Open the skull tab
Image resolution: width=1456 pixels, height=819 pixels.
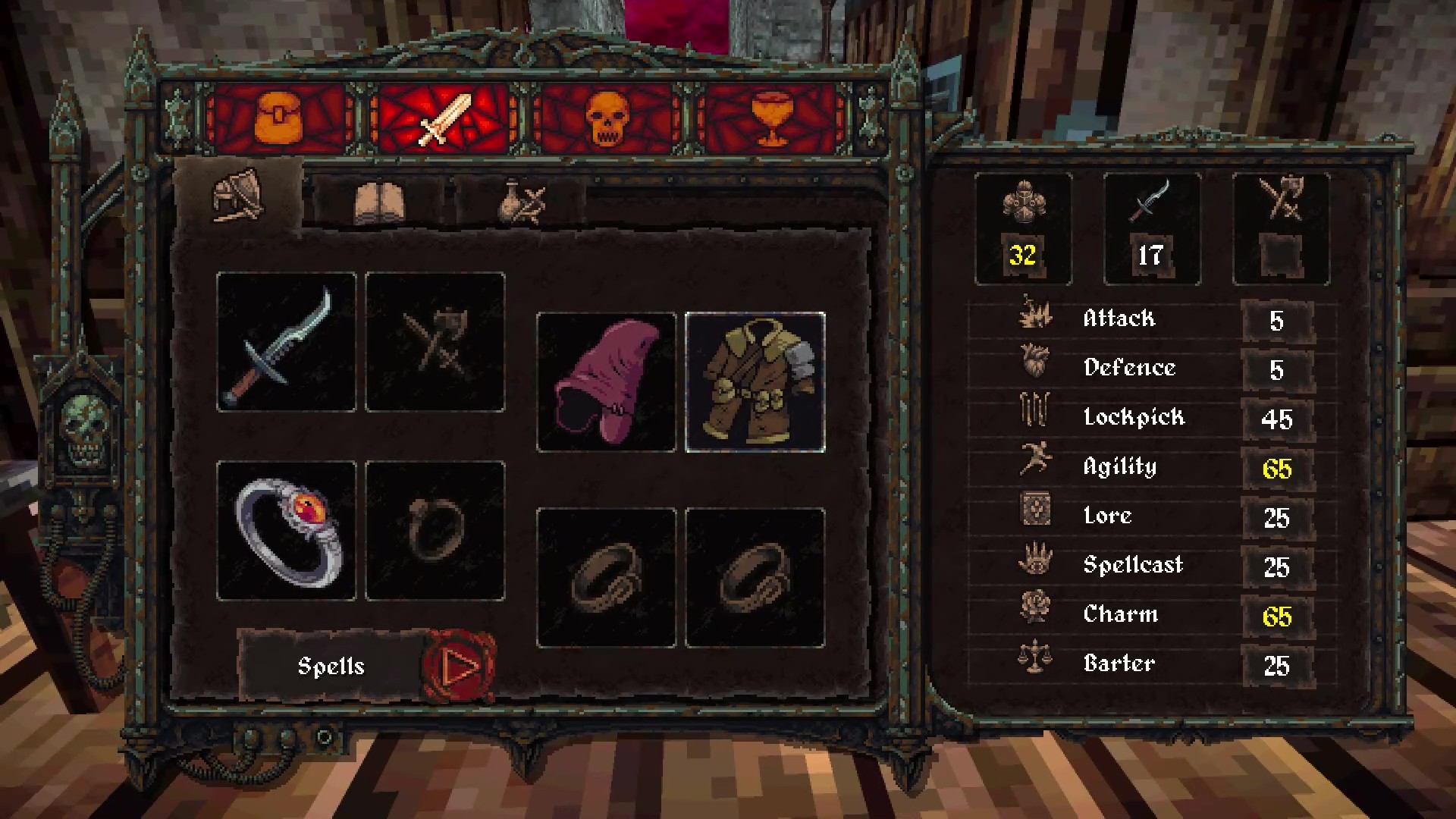point(608,120)
